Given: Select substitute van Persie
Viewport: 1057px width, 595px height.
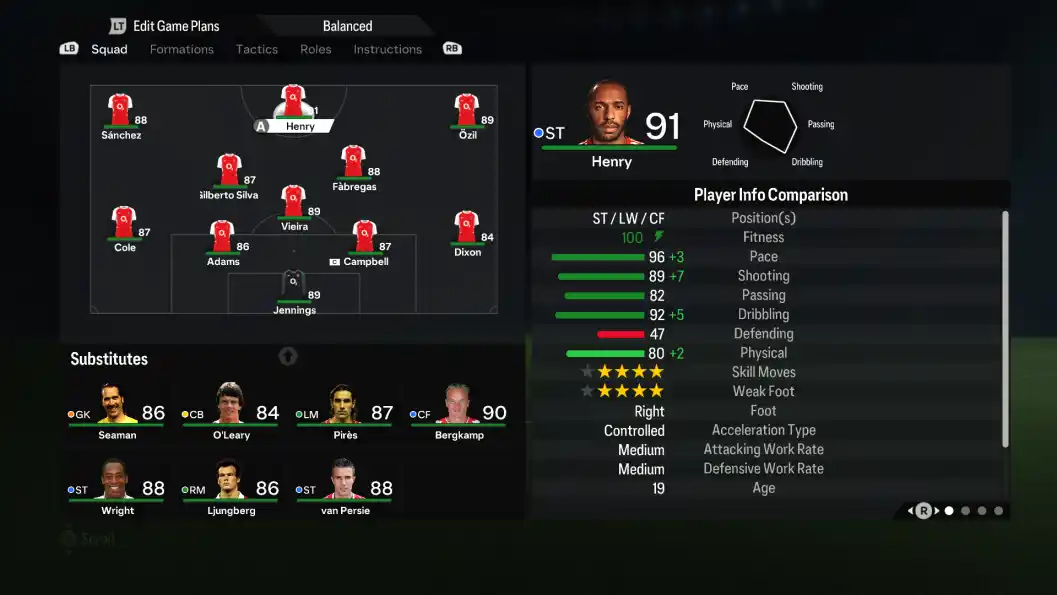Looking at the screenshot, I should (344, 486).
